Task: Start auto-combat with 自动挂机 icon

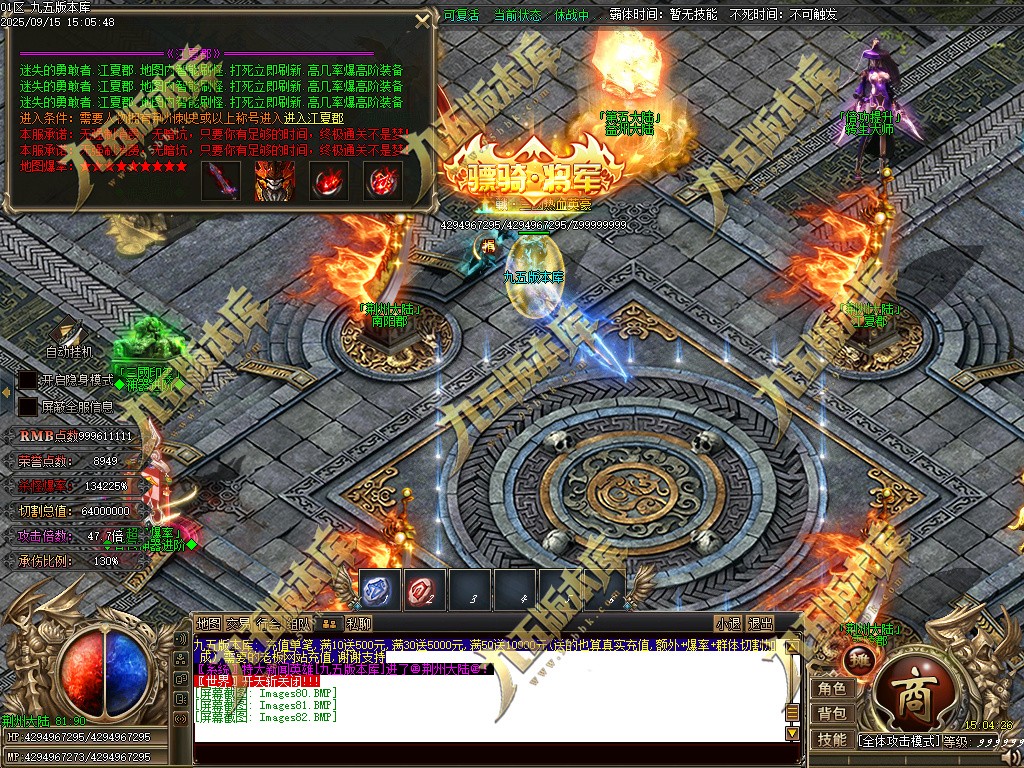Action: click(67, 333)
